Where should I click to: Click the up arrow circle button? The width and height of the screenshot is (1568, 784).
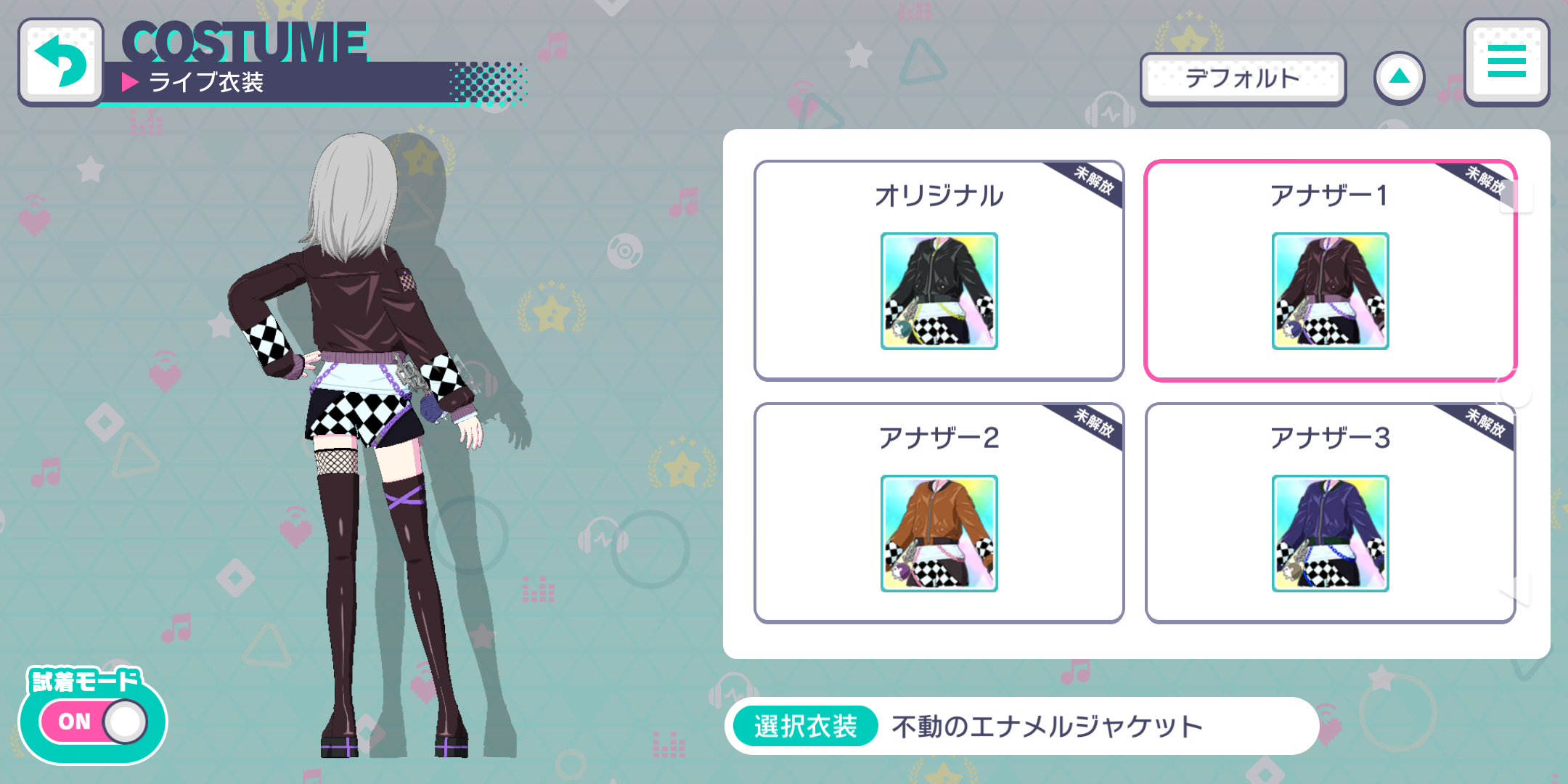tap(1398, 76)
